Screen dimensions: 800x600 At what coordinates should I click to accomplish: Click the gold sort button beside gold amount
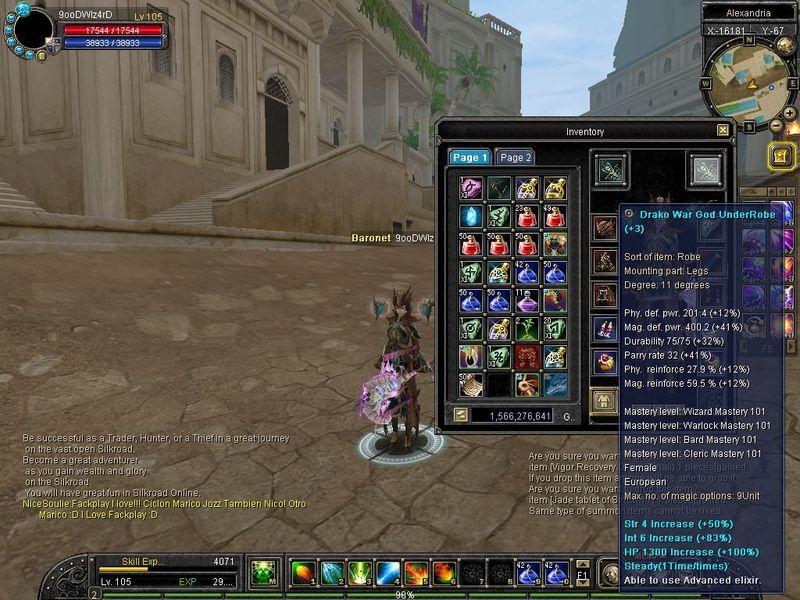461,415
